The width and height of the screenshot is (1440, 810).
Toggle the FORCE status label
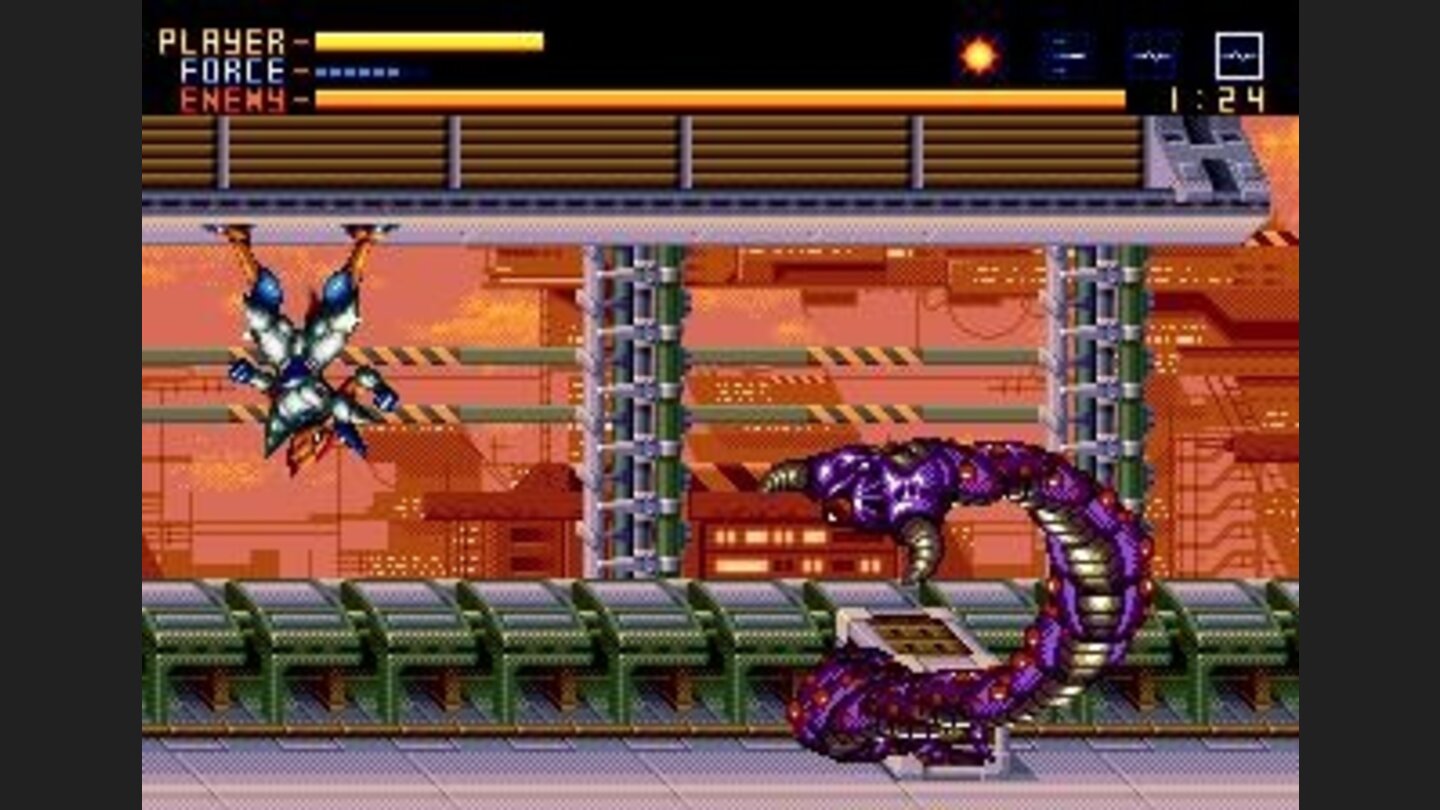click(x=232, y=69)
